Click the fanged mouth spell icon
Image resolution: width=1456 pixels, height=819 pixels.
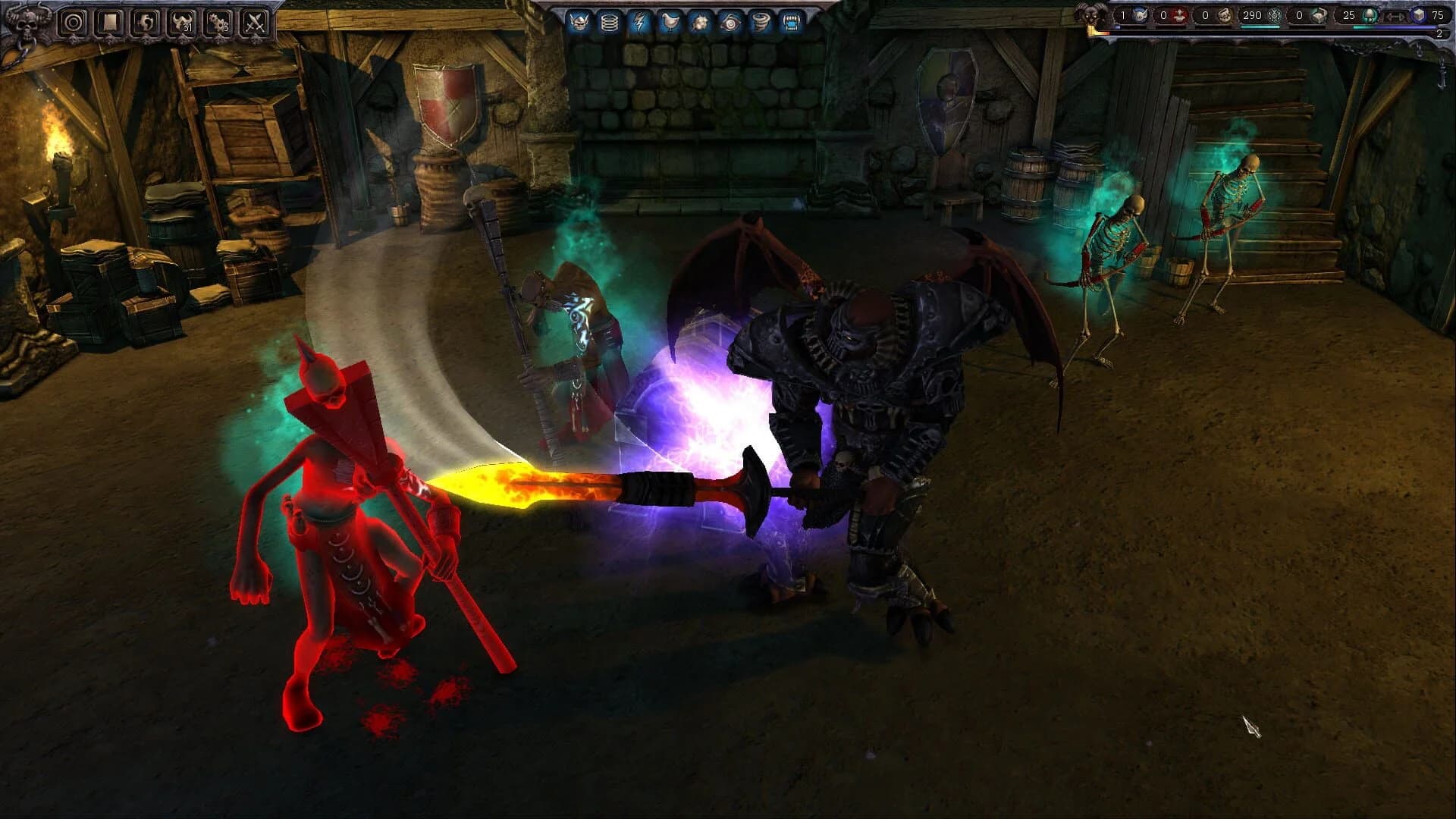point(792,22)
